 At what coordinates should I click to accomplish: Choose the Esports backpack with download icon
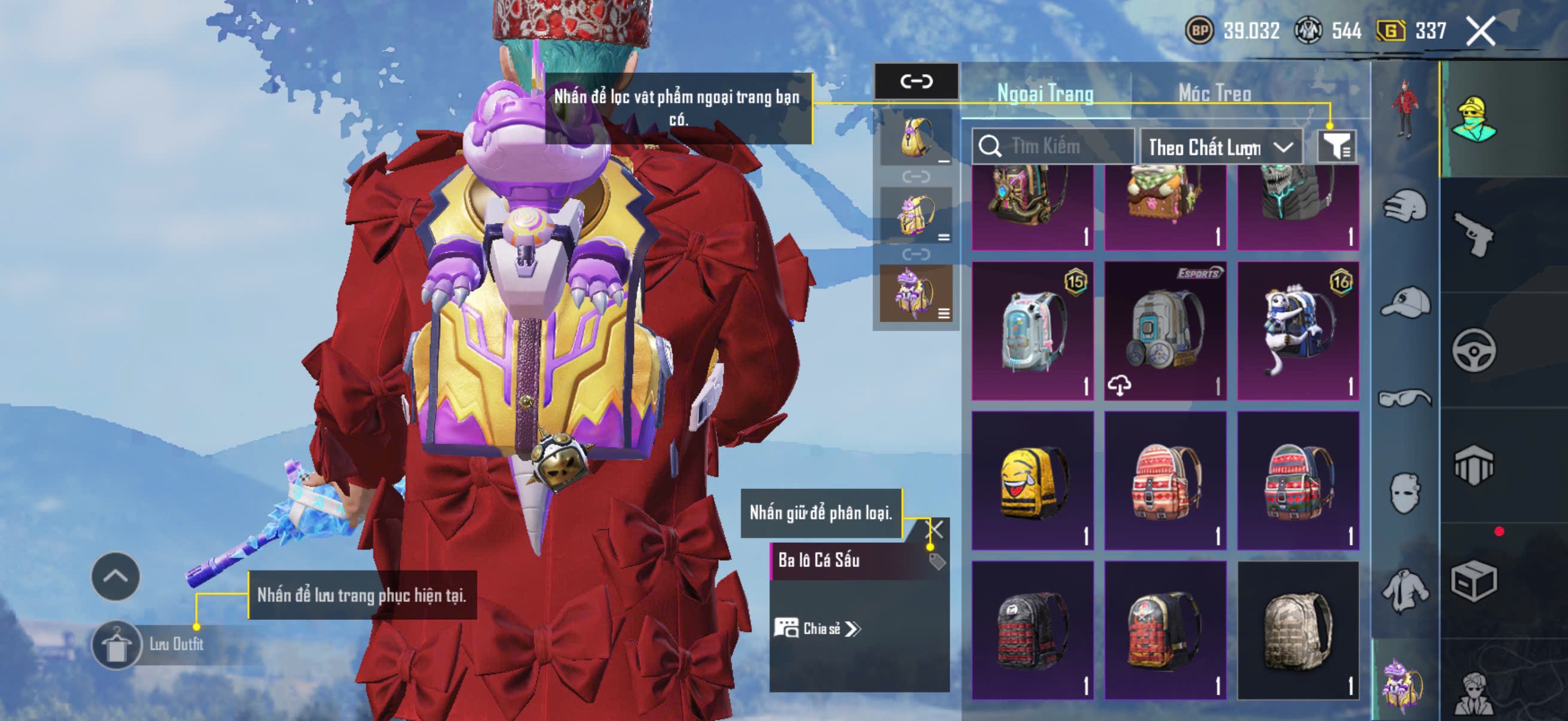(x=1165, y=331)
